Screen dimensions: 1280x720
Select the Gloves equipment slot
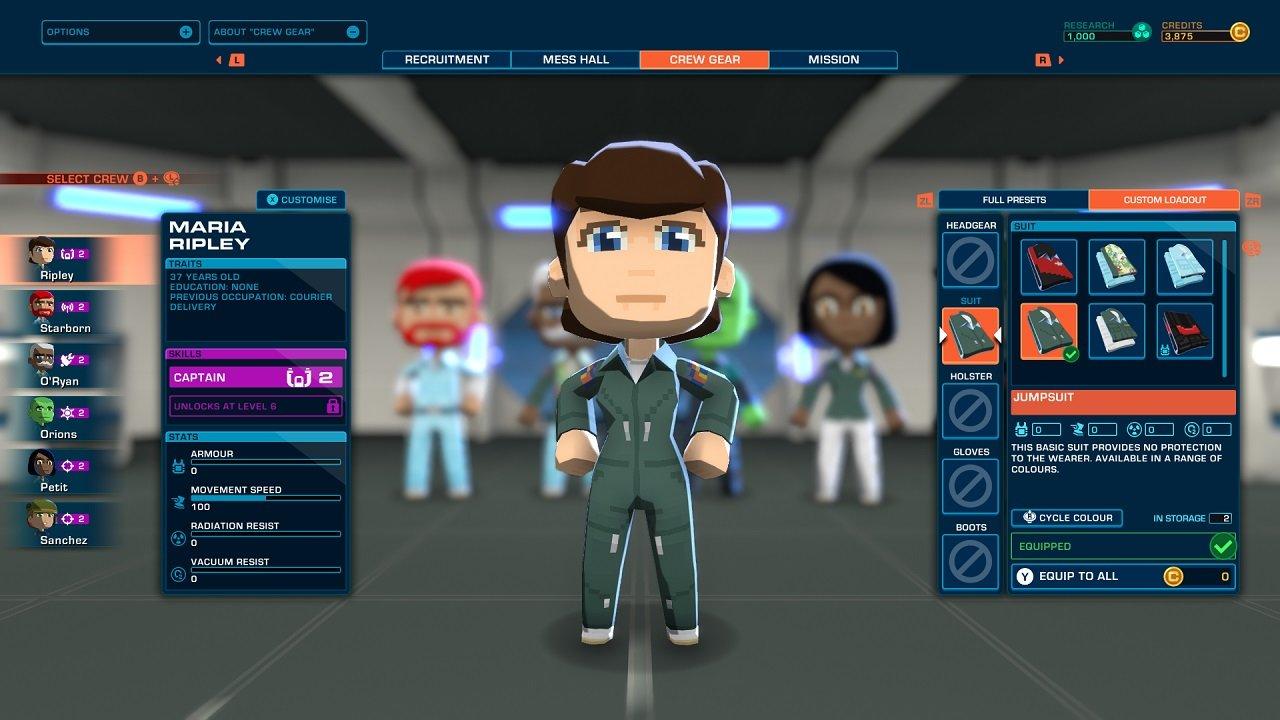pos(969,486)
